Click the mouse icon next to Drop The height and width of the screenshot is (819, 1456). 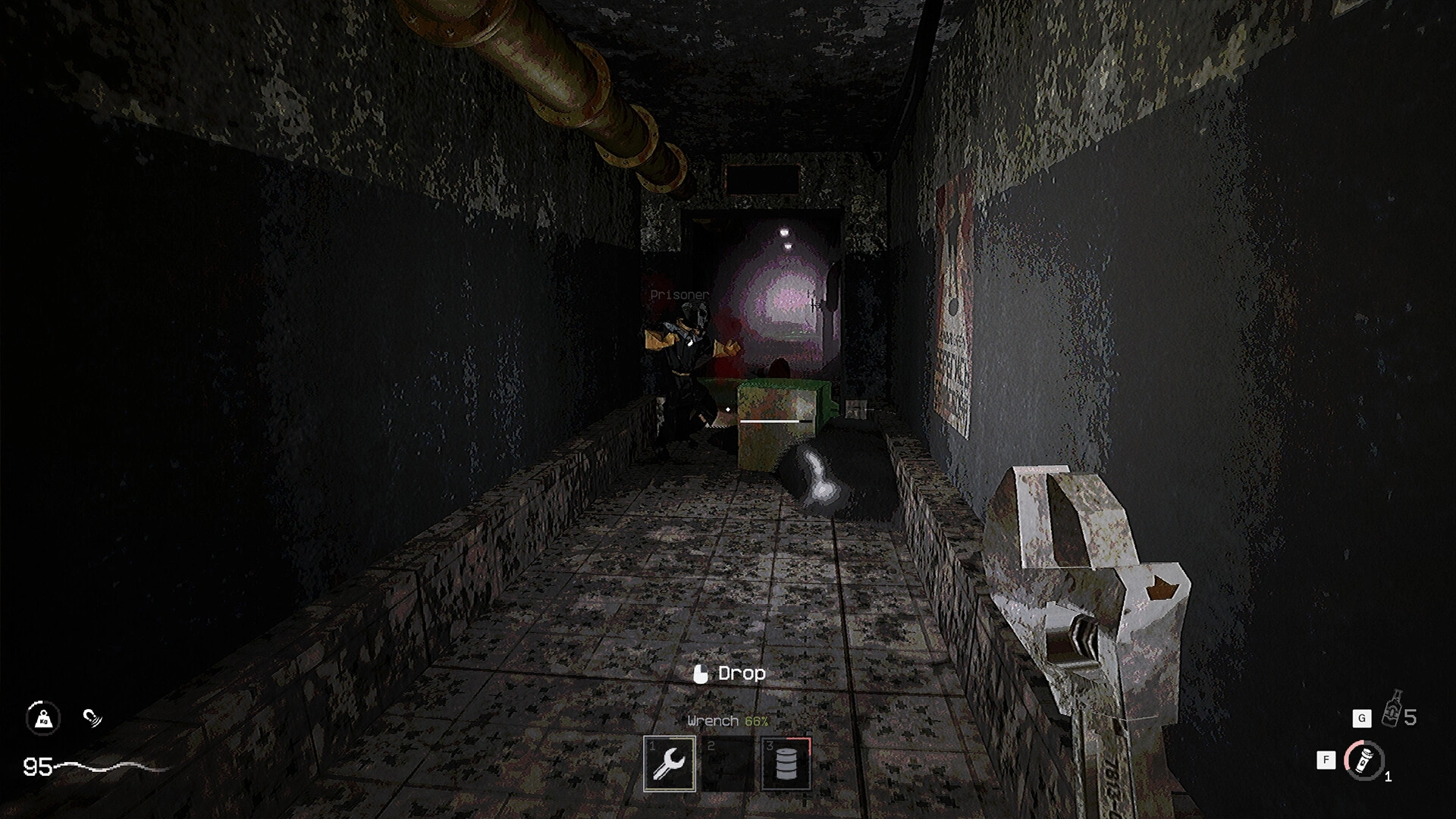click(x=701, y=673)
